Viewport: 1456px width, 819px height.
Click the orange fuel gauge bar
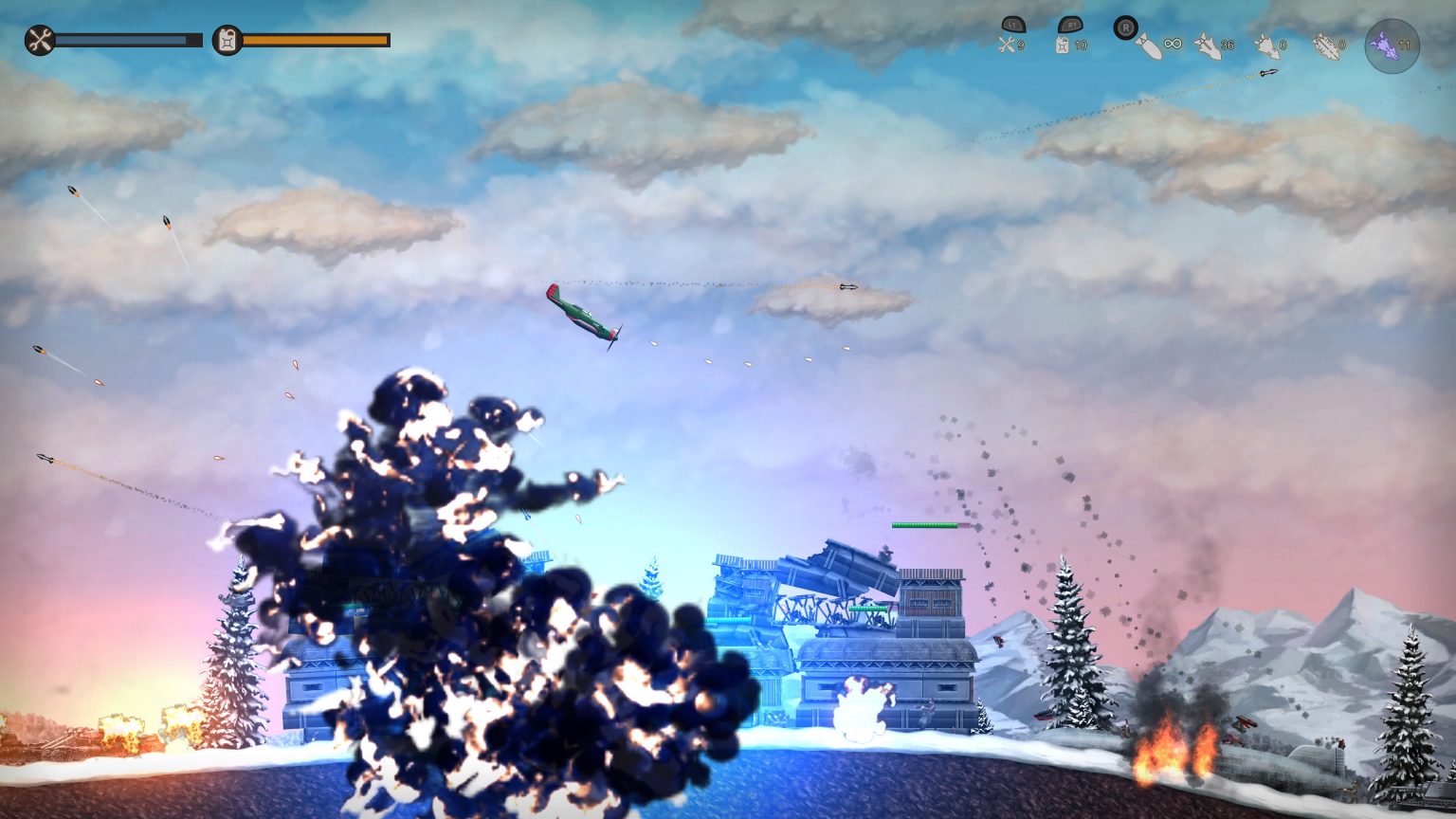click(313, 40)
